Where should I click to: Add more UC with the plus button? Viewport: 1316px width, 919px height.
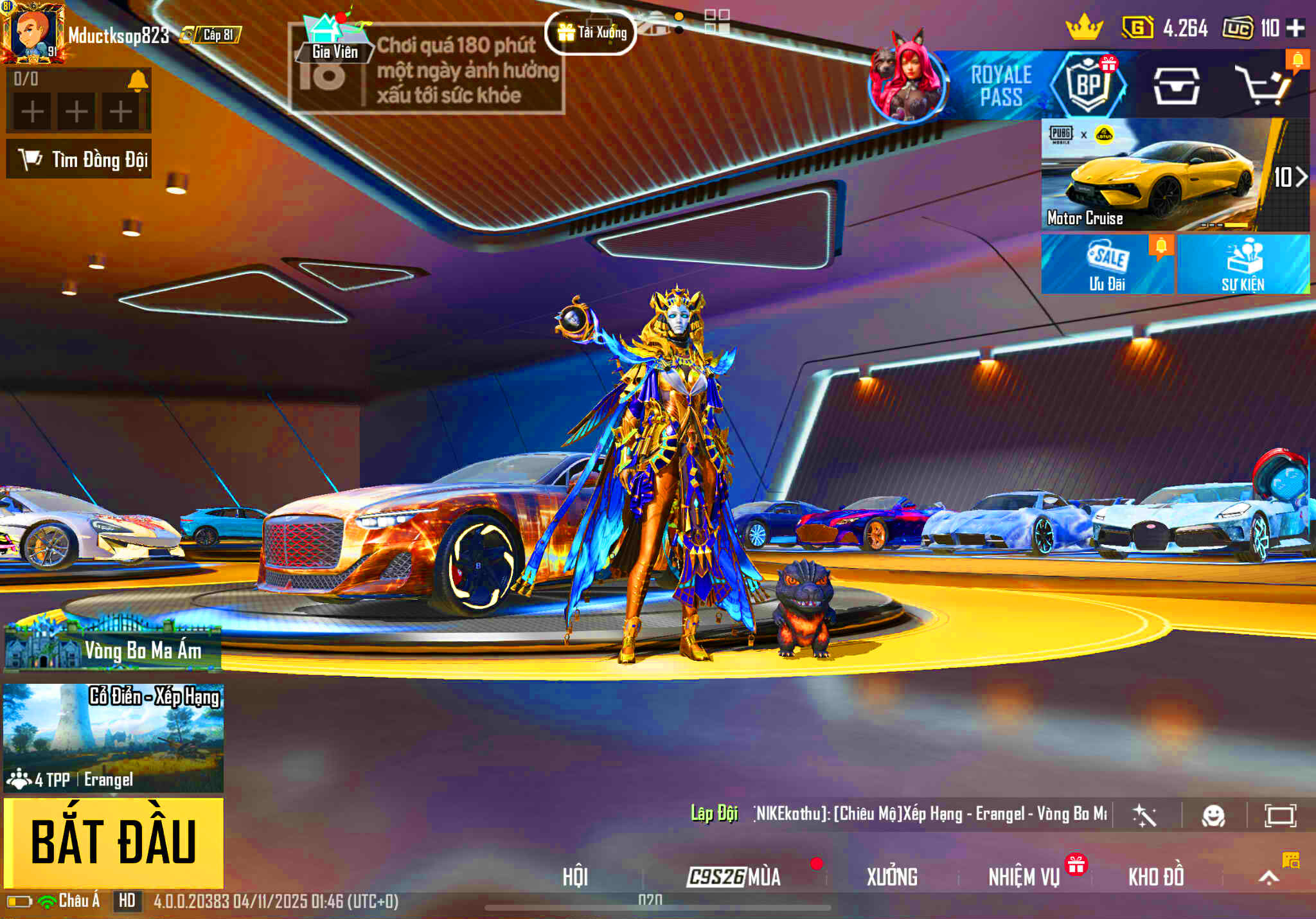[x=1295, y=28]
